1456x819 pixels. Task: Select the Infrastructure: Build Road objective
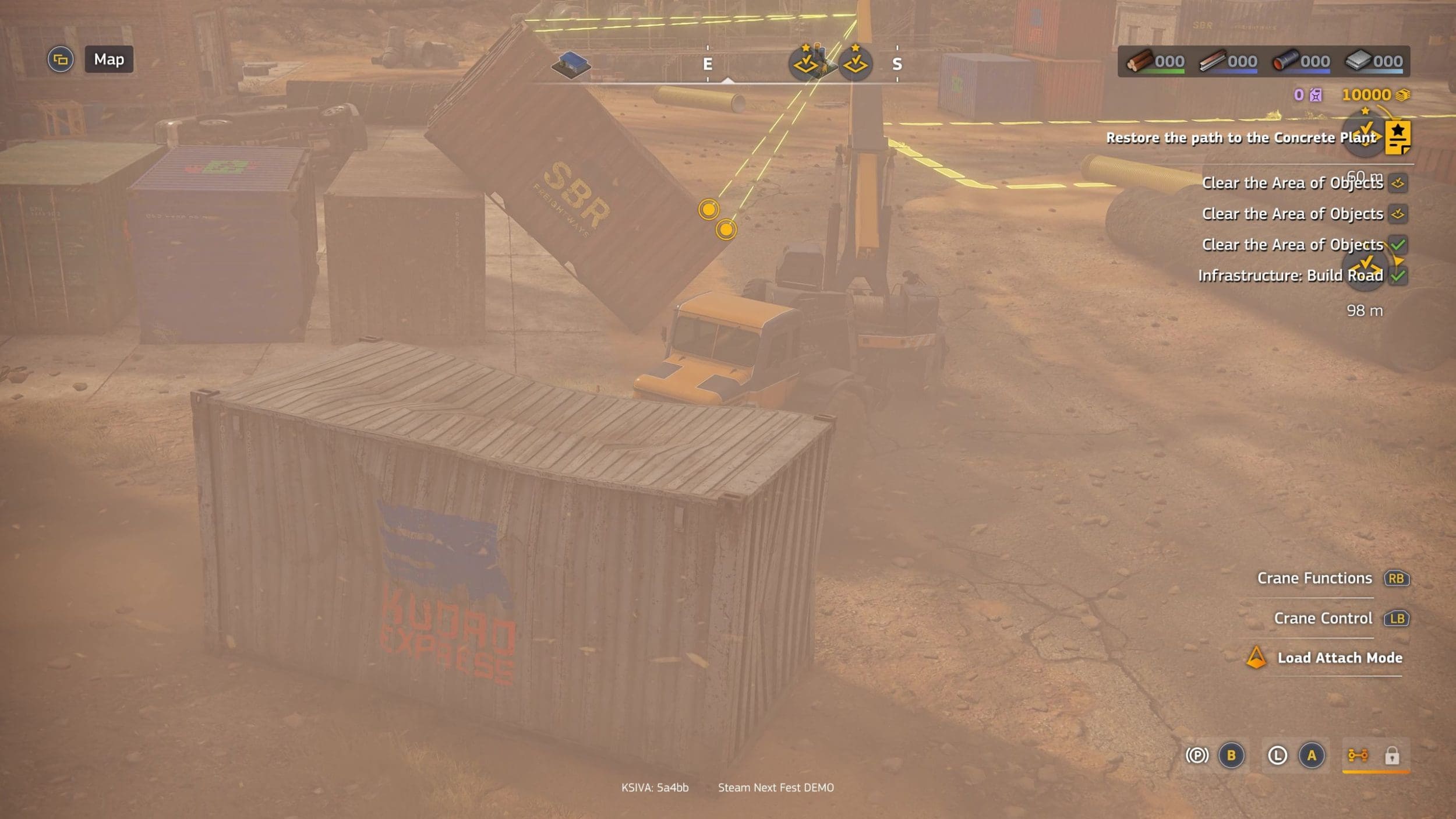pos(1290,276)
